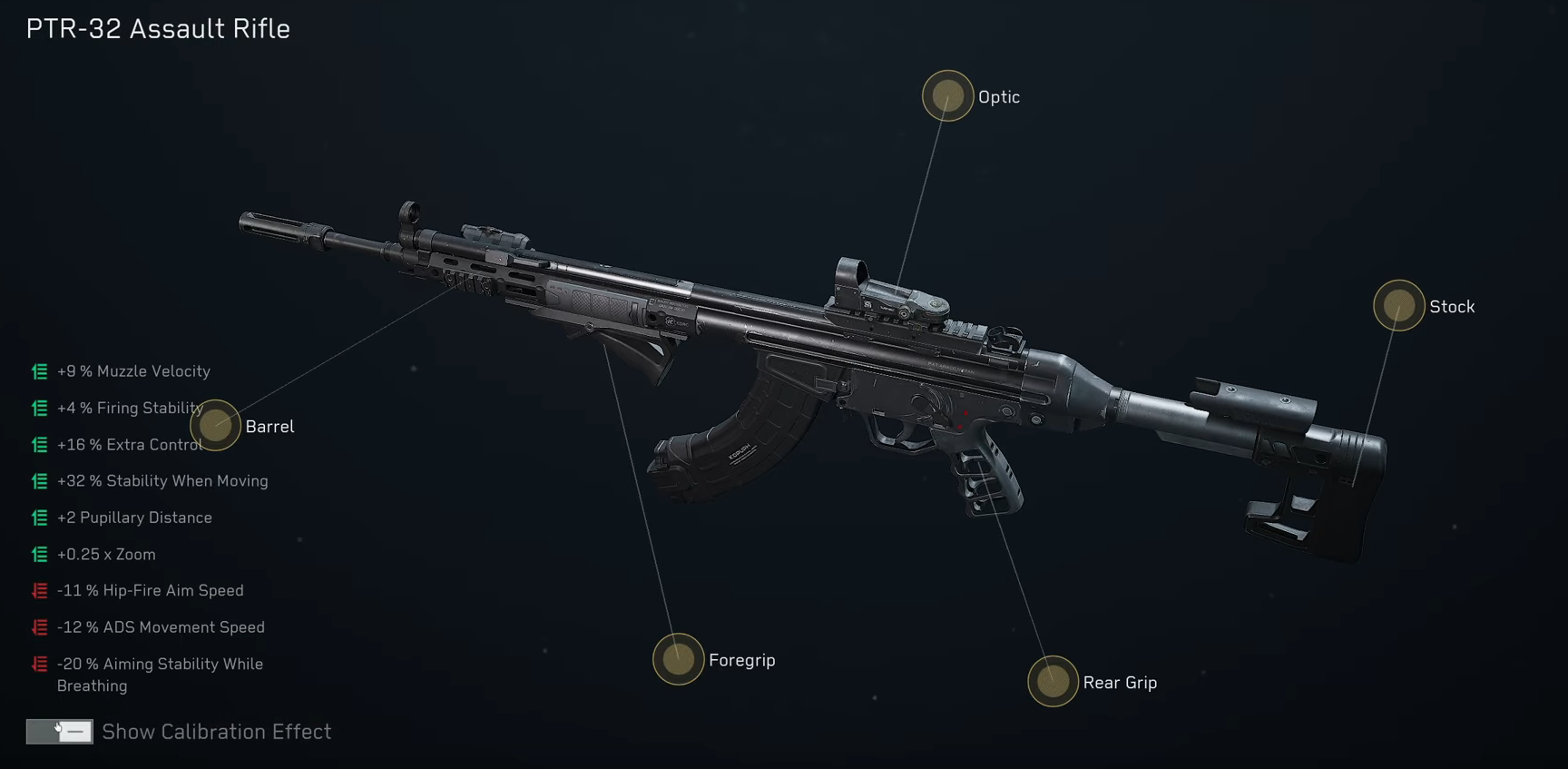This screenshot has height=769, width=1568.
Task: Click the green arrow next to +2 Pupillary Distance
Action: [38, 518]
